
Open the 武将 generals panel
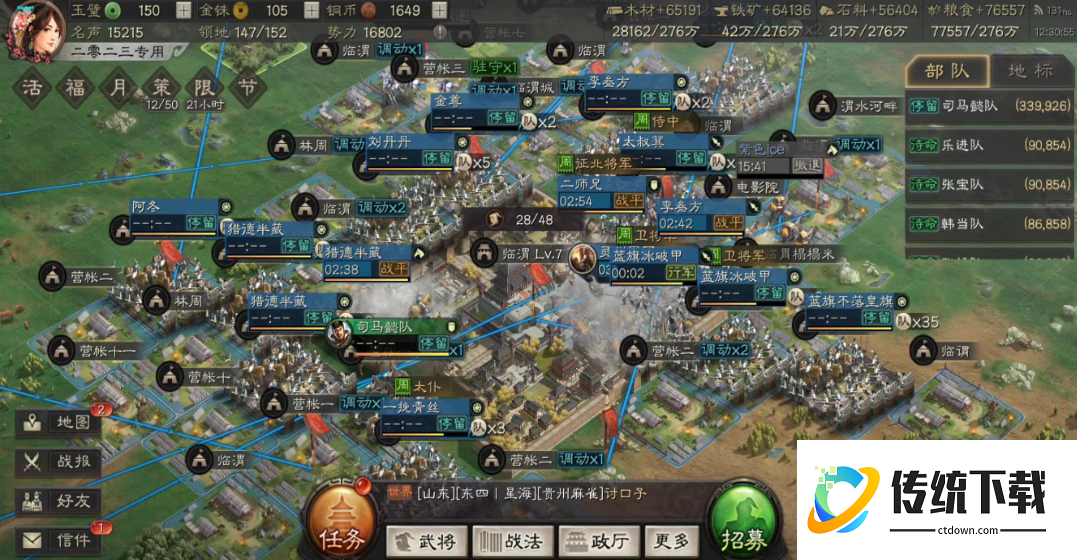(x=425, y=541)
